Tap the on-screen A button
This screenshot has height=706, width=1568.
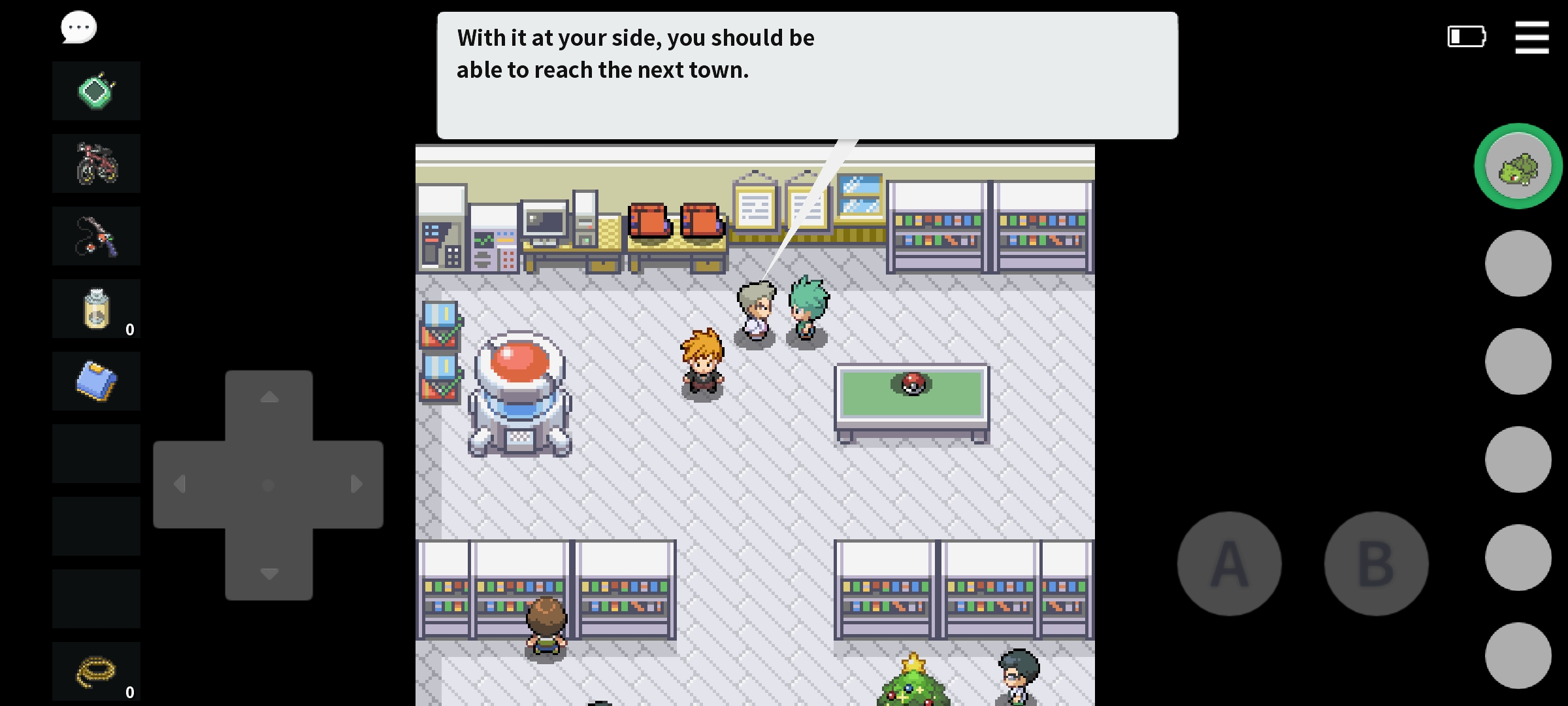click(x=1229, y=563)
